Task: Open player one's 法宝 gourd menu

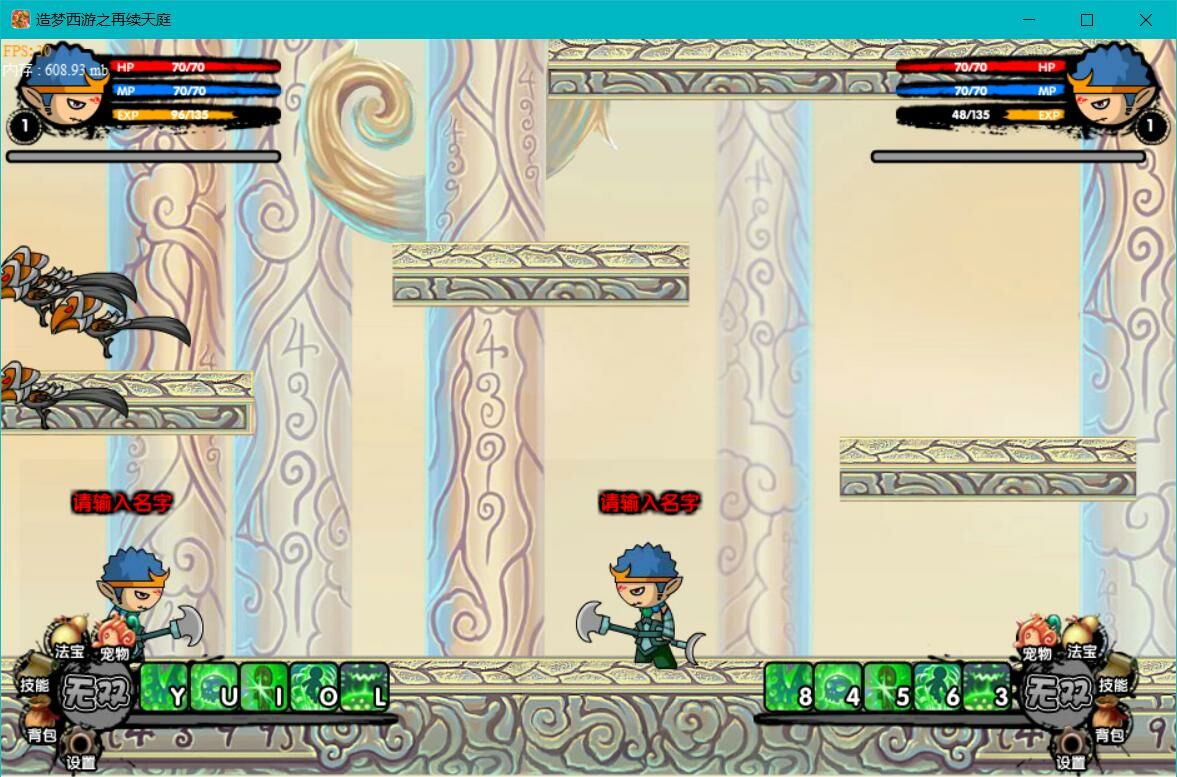Action: coord(69,637)
